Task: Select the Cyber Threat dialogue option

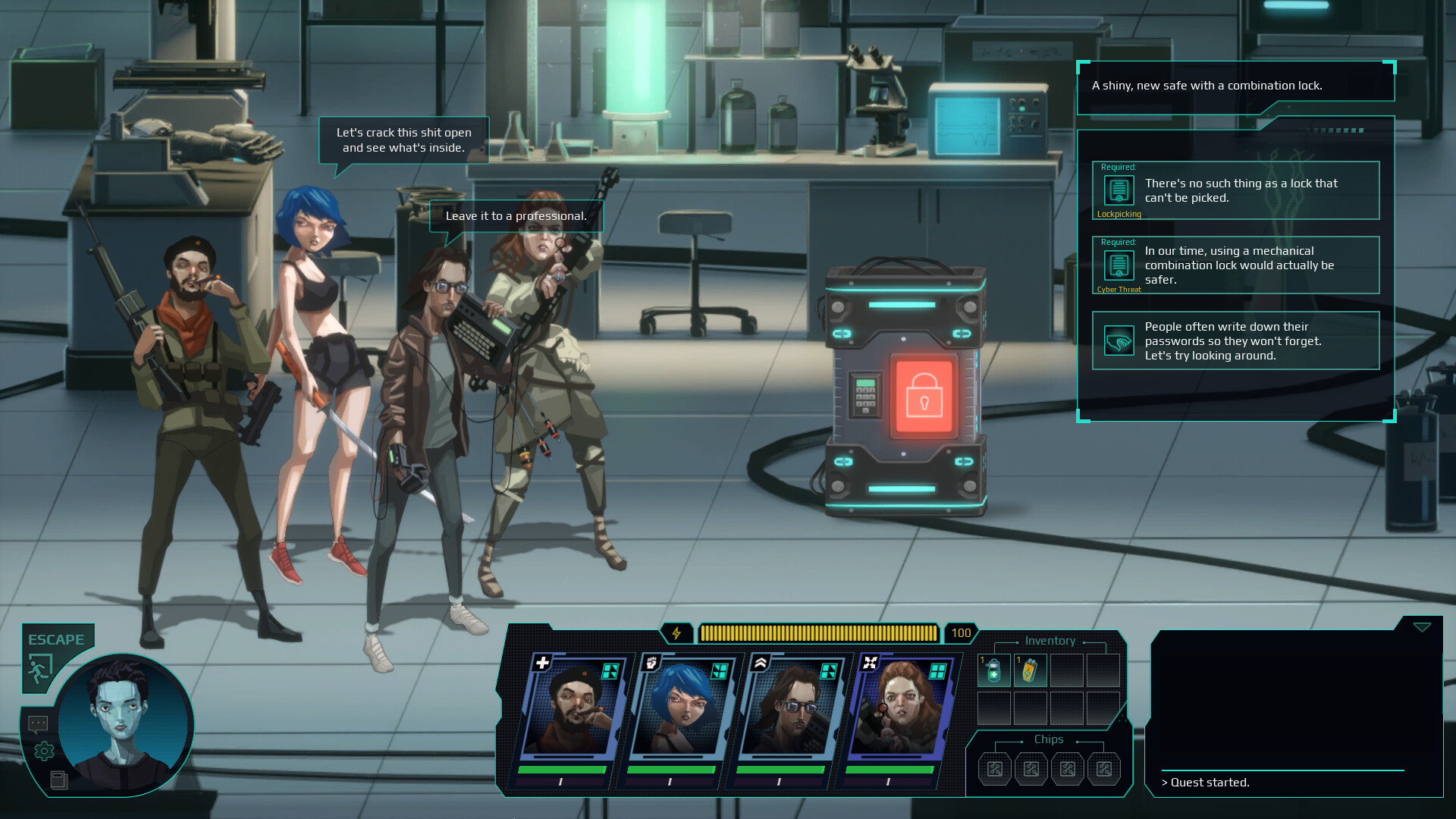Action: click(x=1235, y=265)
